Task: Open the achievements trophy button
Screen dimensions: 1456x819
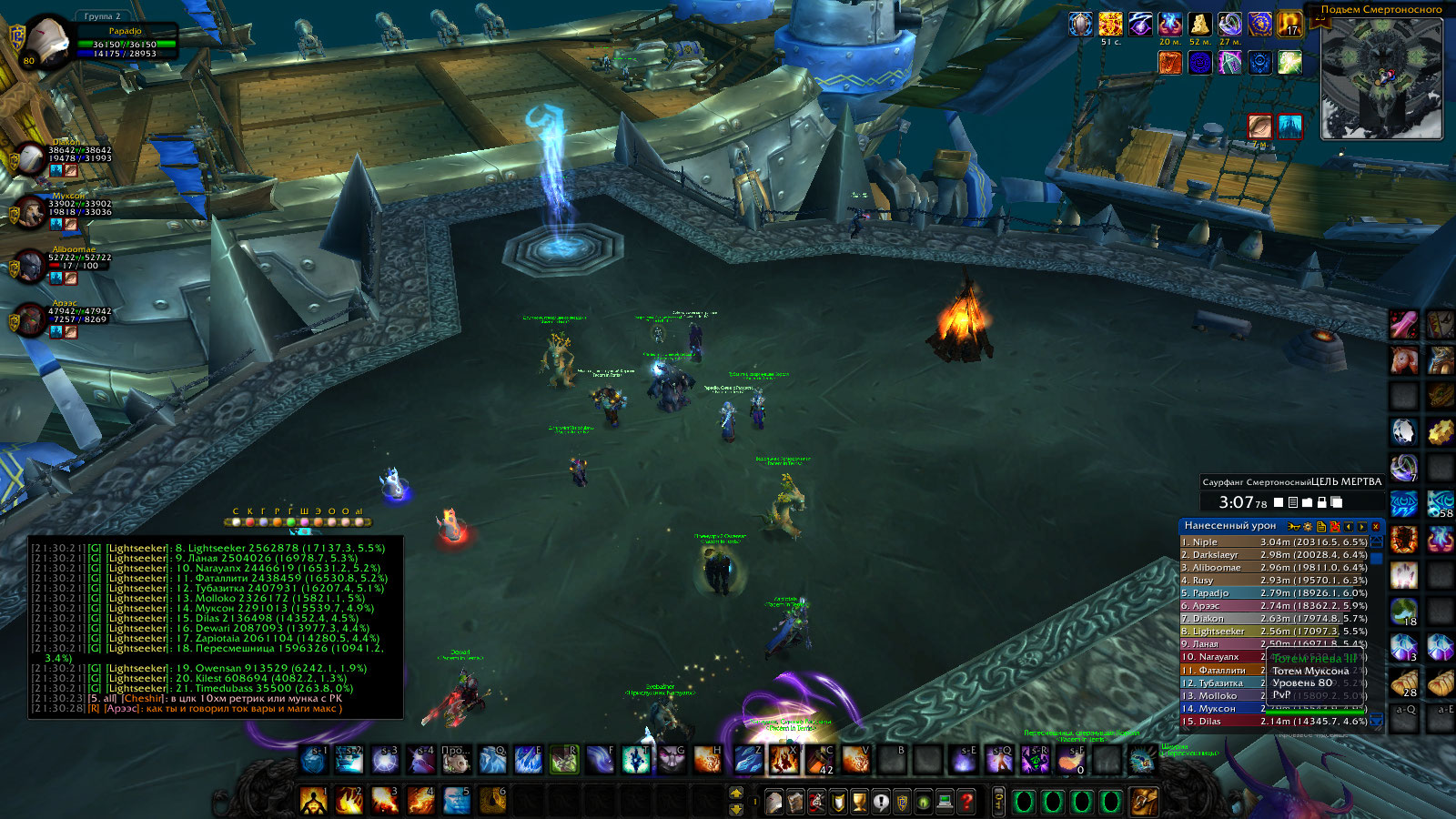Action: pos(859,802)
